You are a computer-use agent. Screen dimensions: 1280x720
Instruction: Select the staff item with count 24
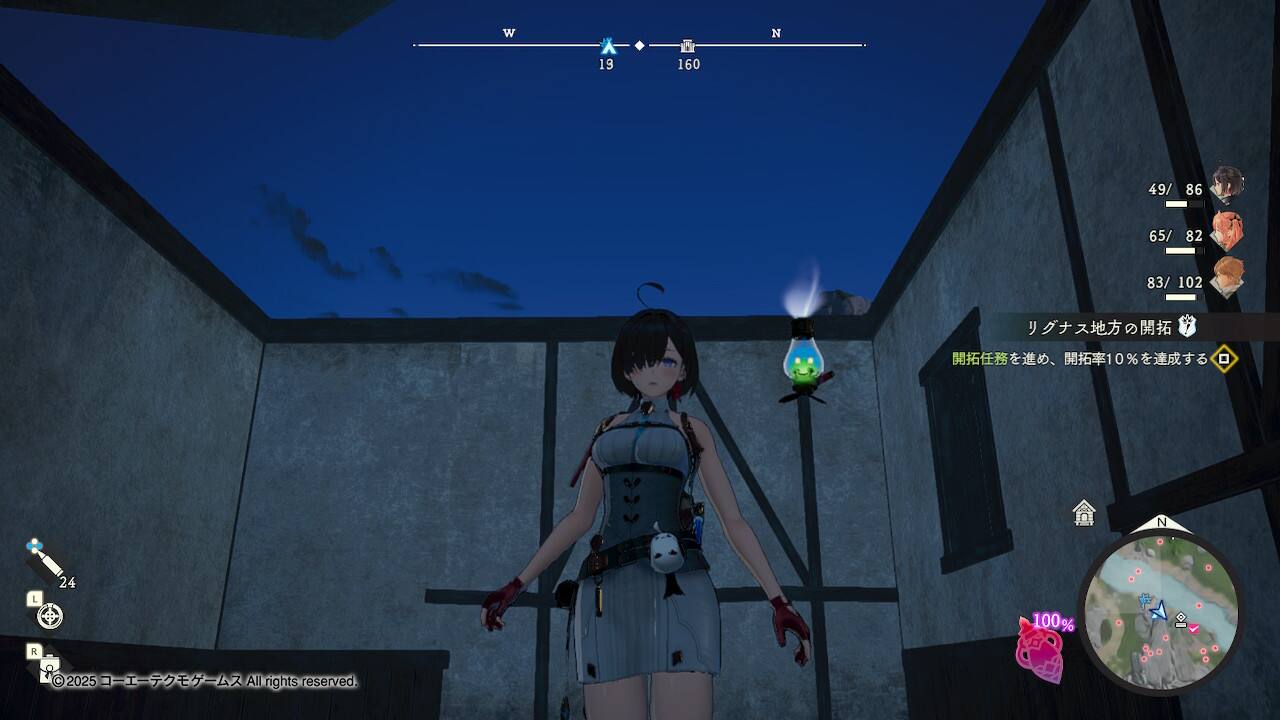[43, 562]
